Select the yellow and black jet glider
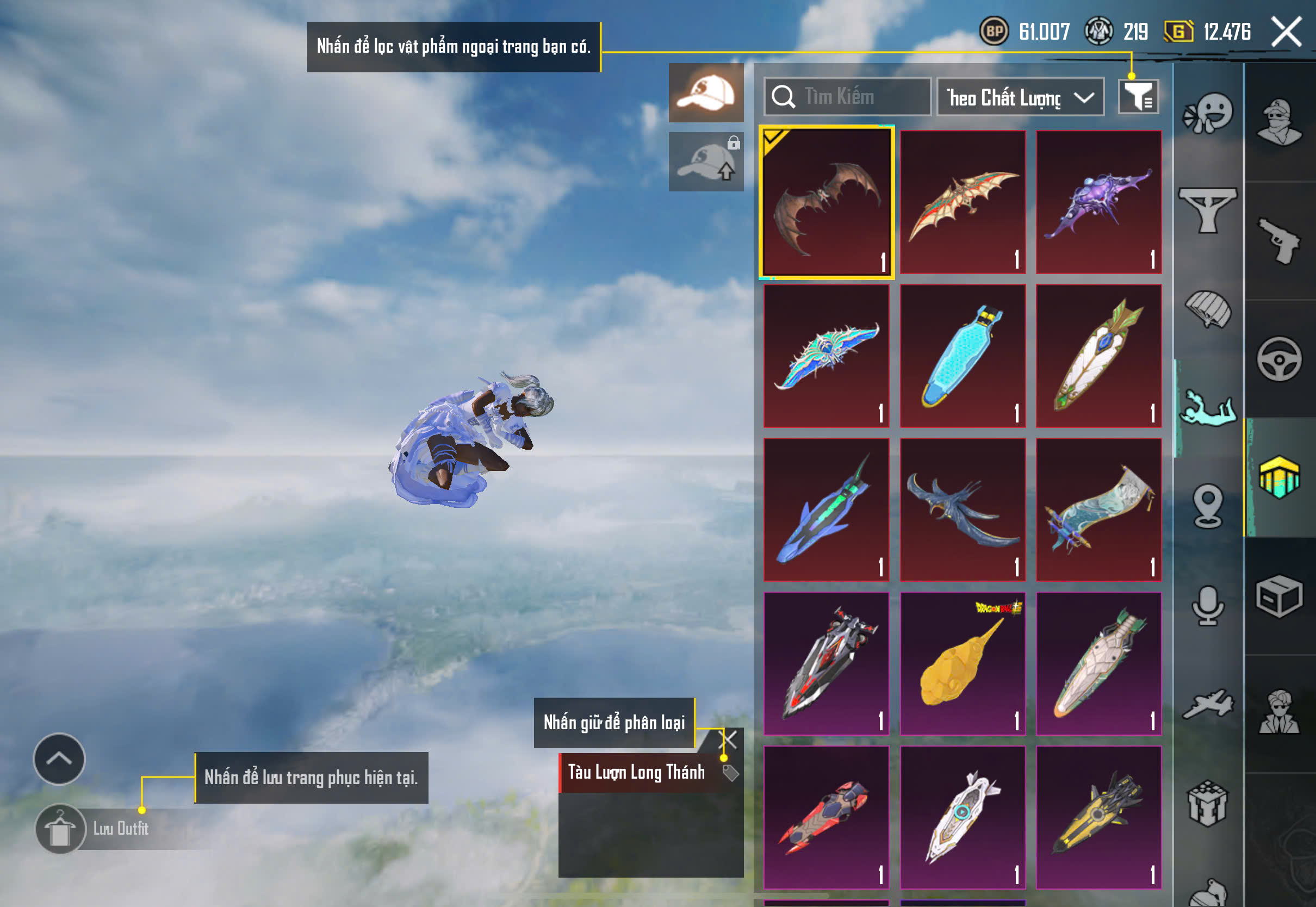The width and height of the screenshot is (1316, 907). 1098,817
